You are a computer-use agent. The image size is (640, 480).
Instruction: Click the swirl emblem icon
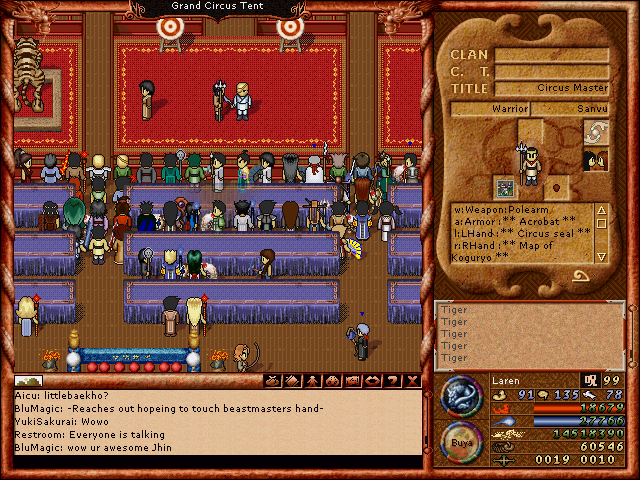coord(595,132)
